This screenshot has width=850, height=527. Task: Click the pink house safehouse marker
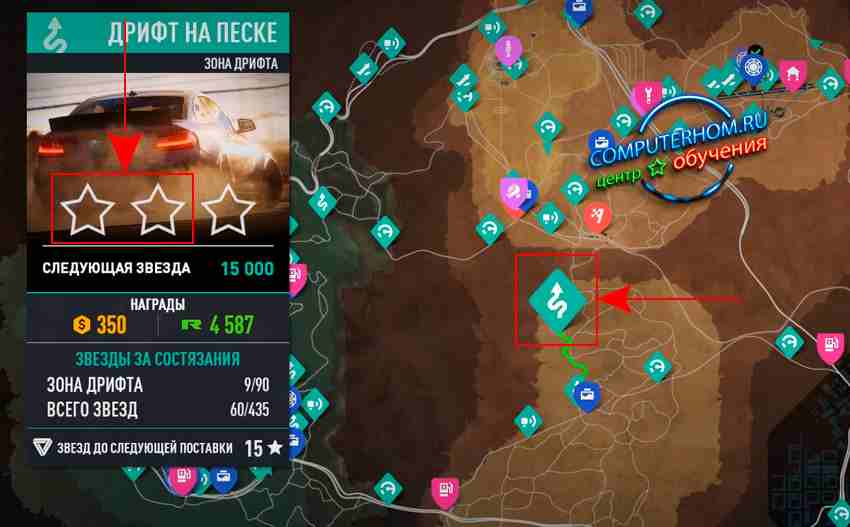pos(794,72)
